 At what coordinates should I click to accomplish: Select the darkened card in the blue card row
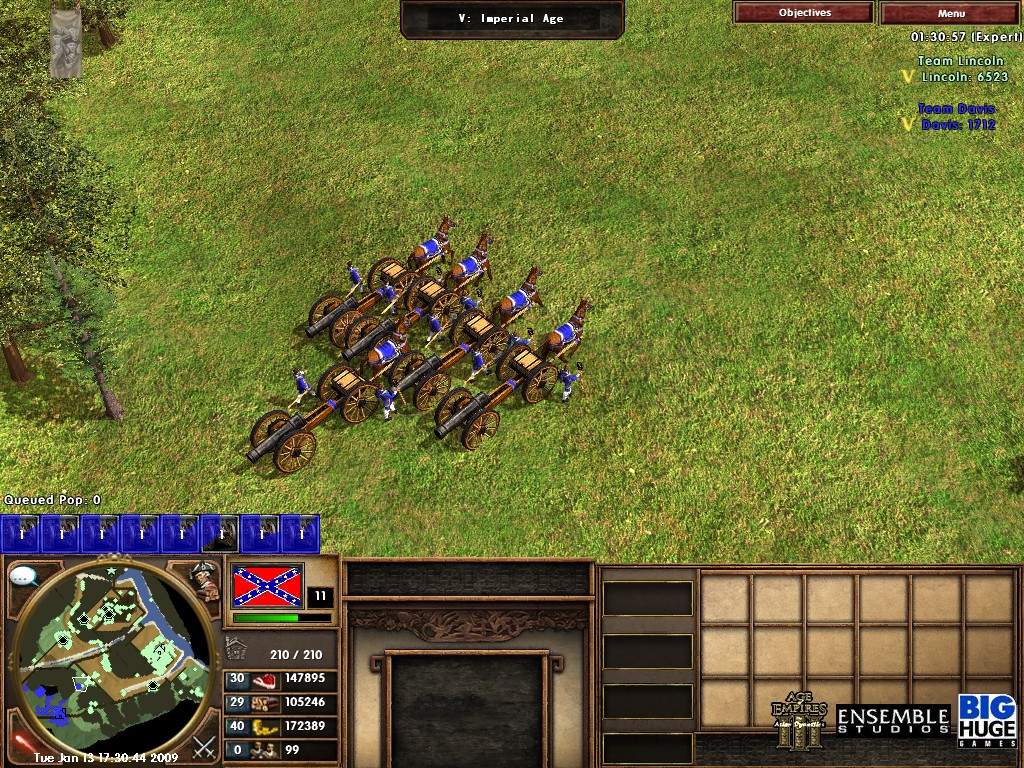(x=220, y=534)
